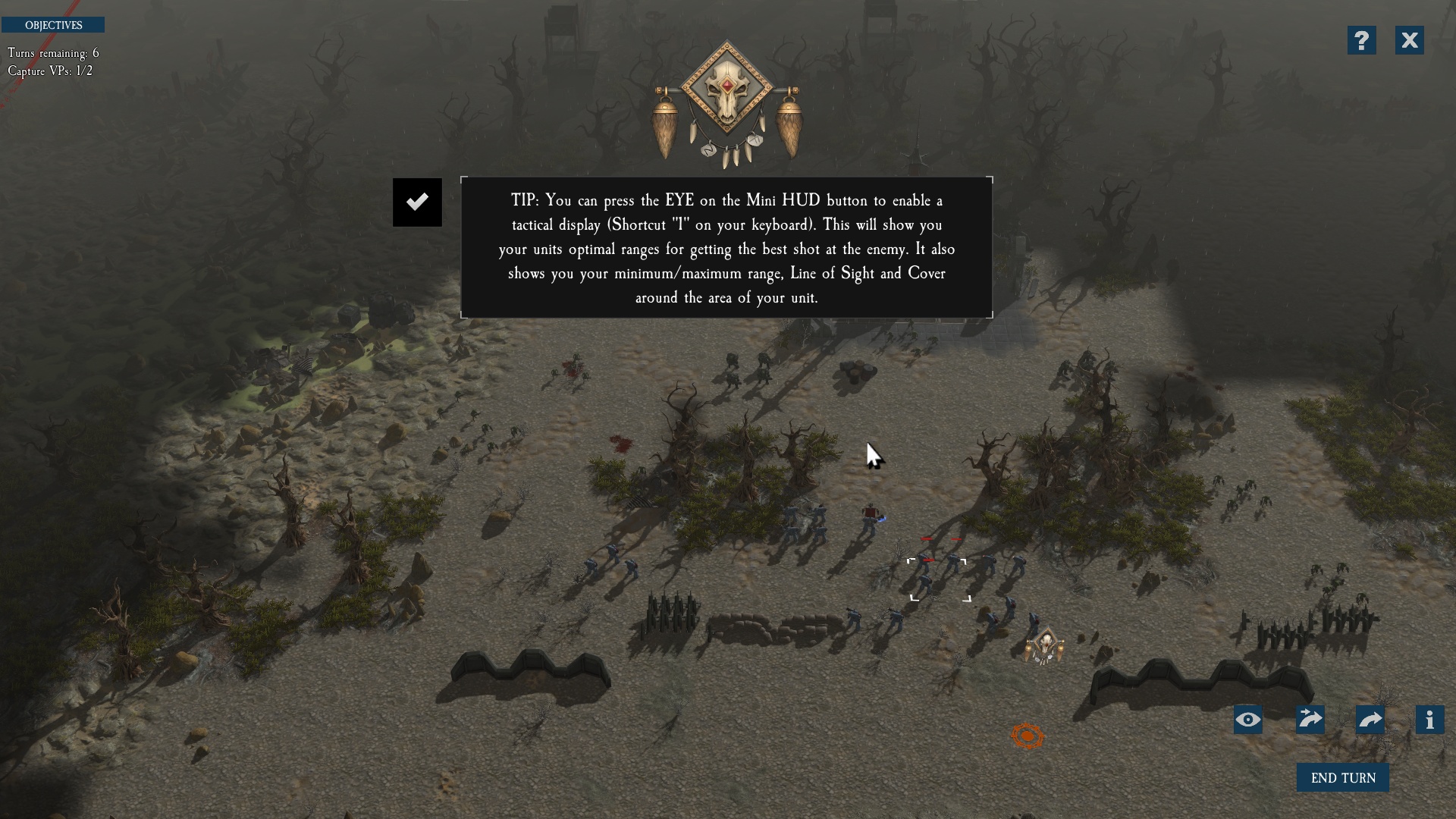Expand the Objectives panel header
The height and width of the screenshot is (819, 1456).
pos(53,25)
